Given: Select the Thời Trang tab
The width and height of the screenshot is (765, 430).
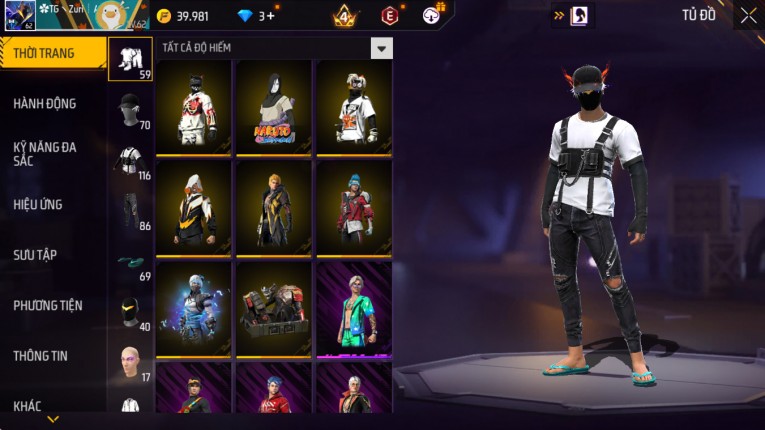Looking at the screenshot, I should point(45,53).
